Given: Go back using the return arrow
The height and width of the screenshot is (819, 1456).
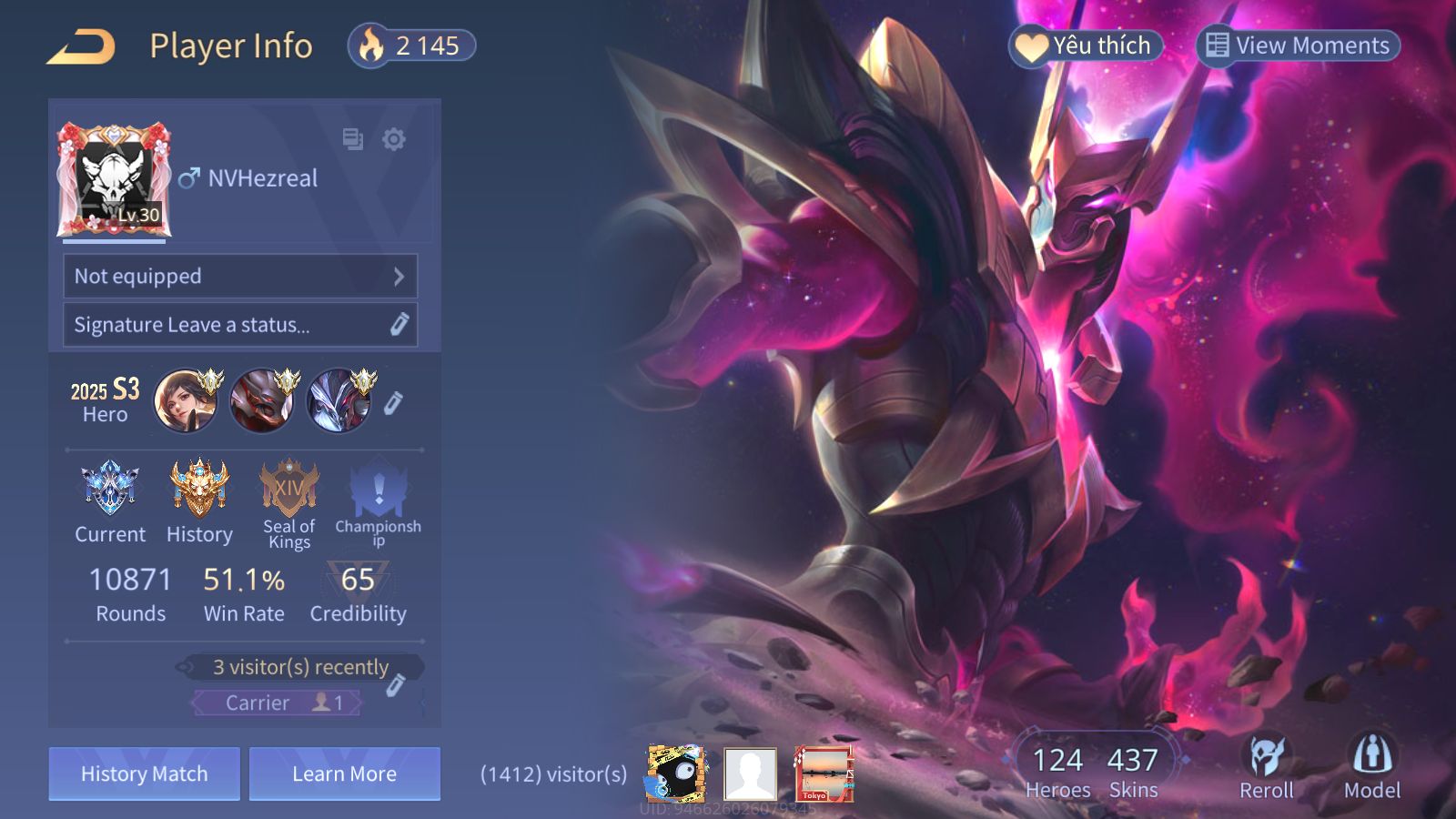Looking at the screenshot, I should click(81, 46).
